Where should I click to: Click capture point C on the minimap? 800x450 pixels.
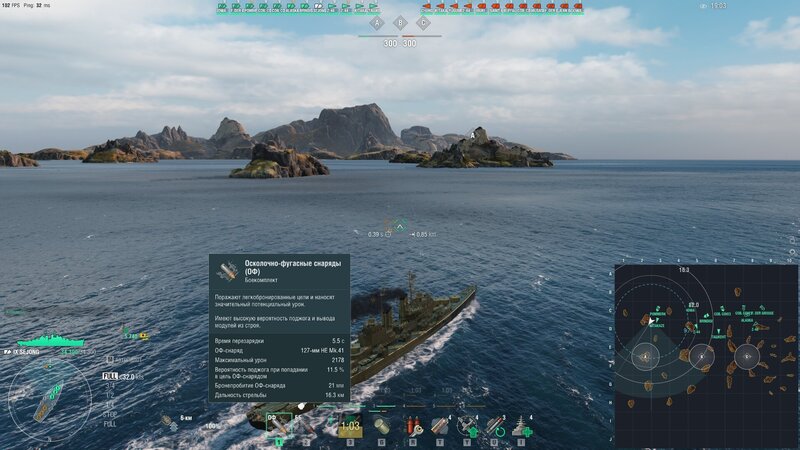coord(746,355)
